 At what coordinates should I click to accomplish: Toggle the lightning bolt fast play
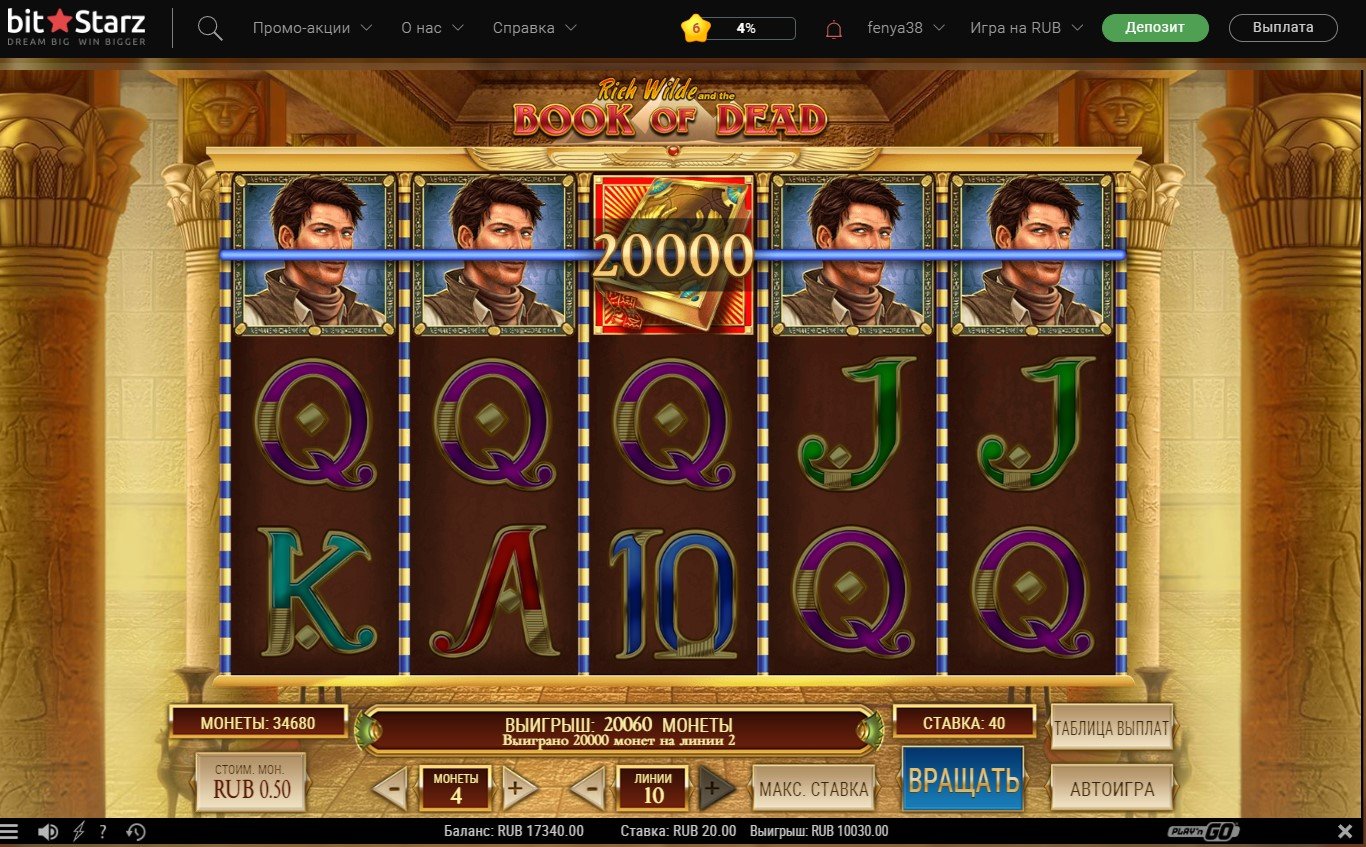[78, 832]
